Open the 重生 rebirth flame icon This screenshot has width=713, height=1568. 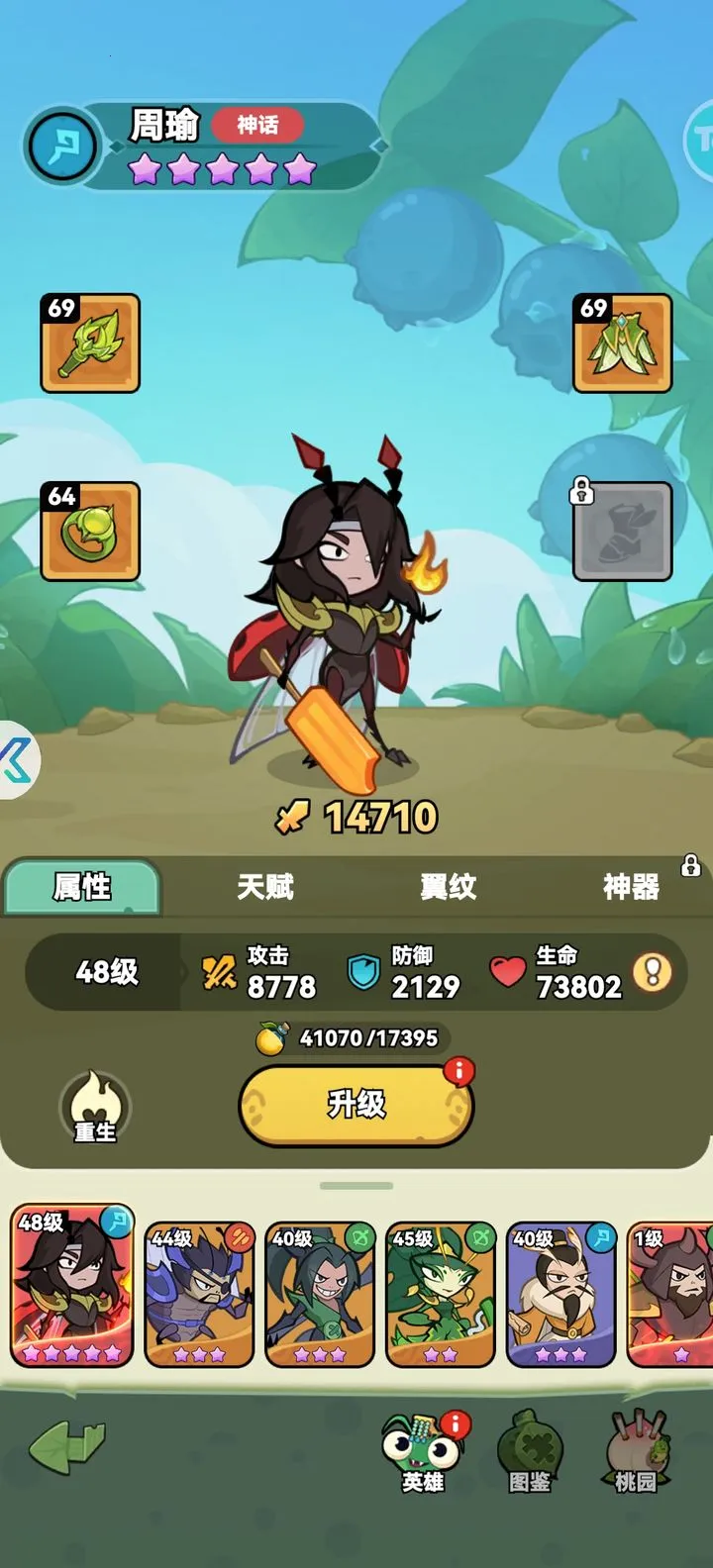95,1108
